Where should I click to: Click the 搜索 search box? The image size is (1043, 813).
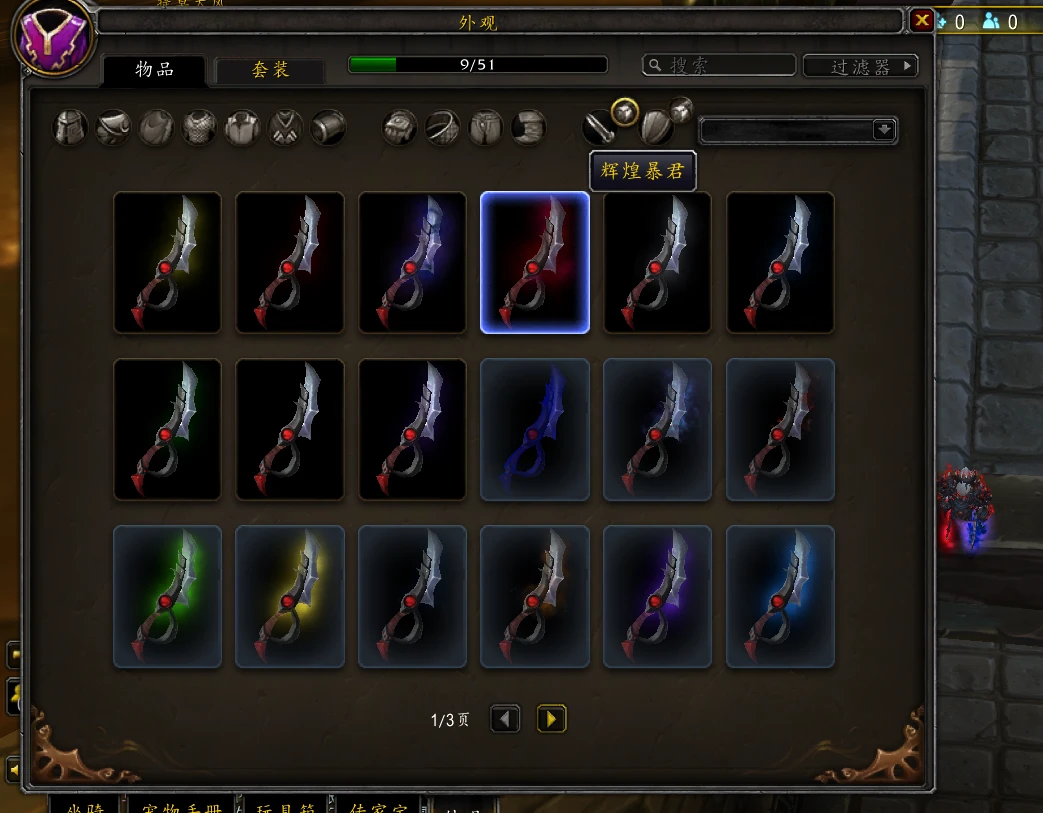720,65
